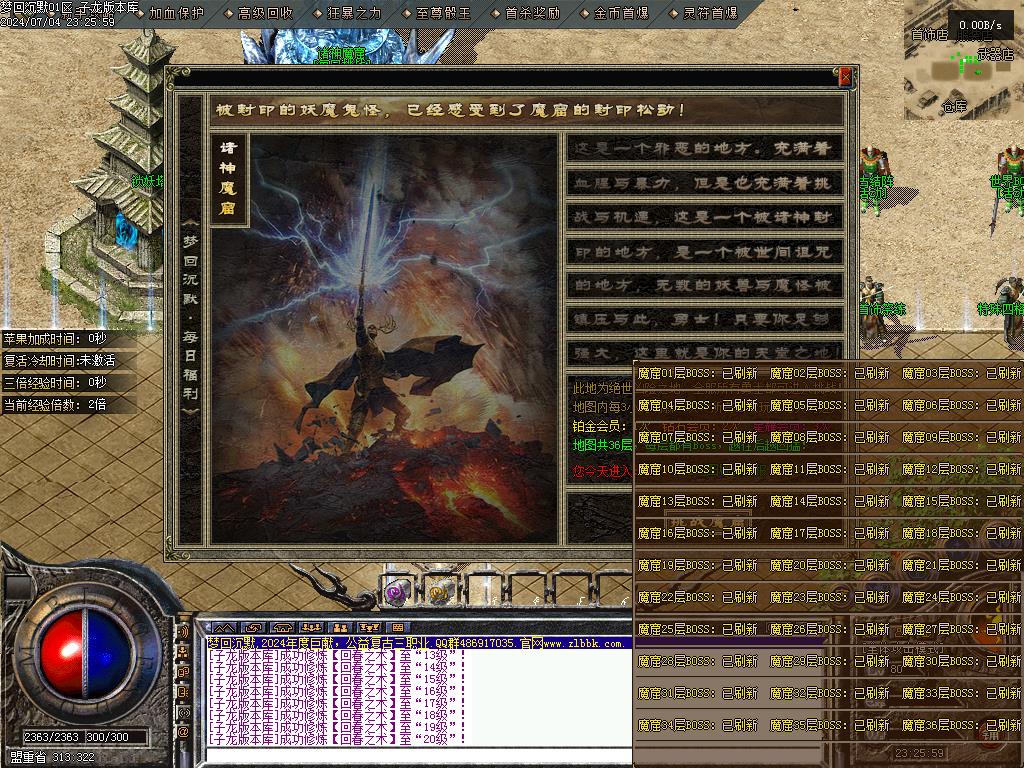Close the 诸神魔窟 dialog window
This screenshot has height=768, width=1024.
point(845,77)
